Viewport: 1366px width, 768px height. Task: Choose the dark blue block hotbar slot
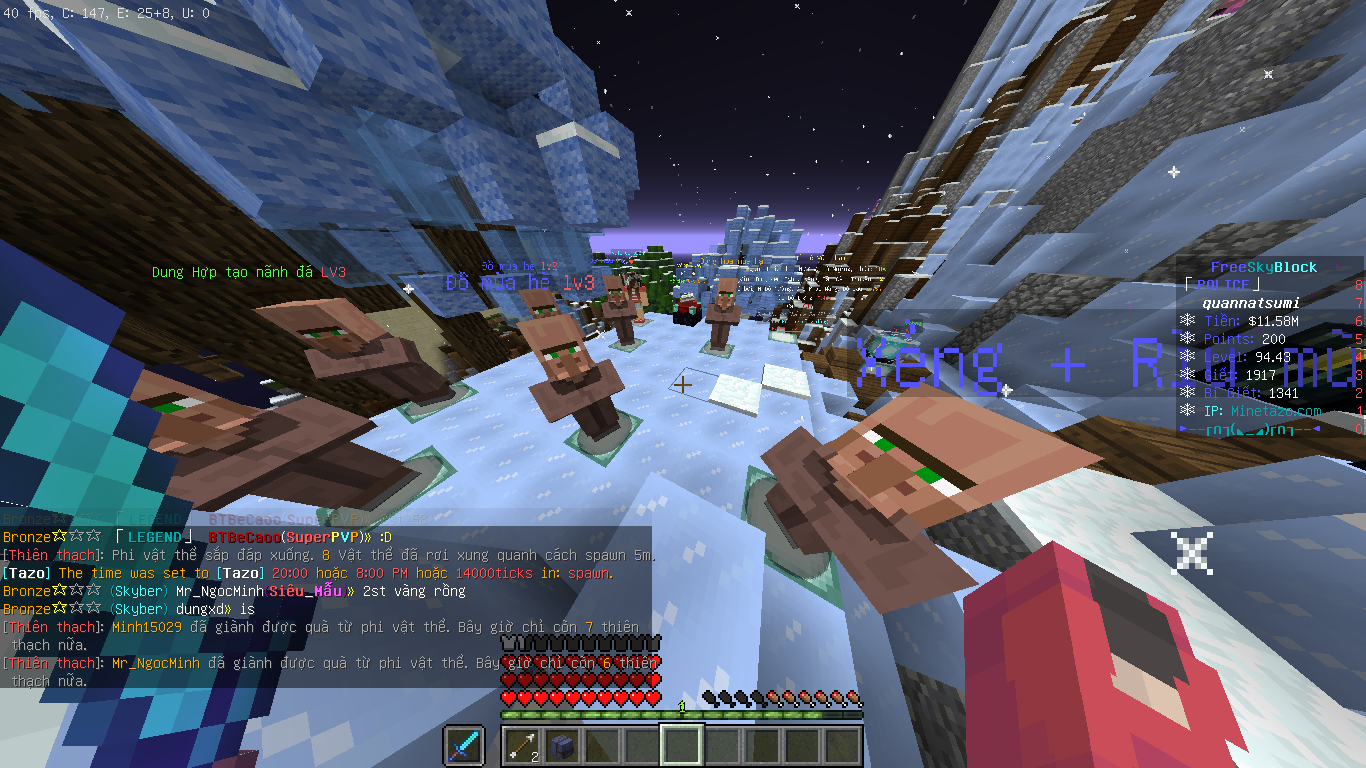562,746
